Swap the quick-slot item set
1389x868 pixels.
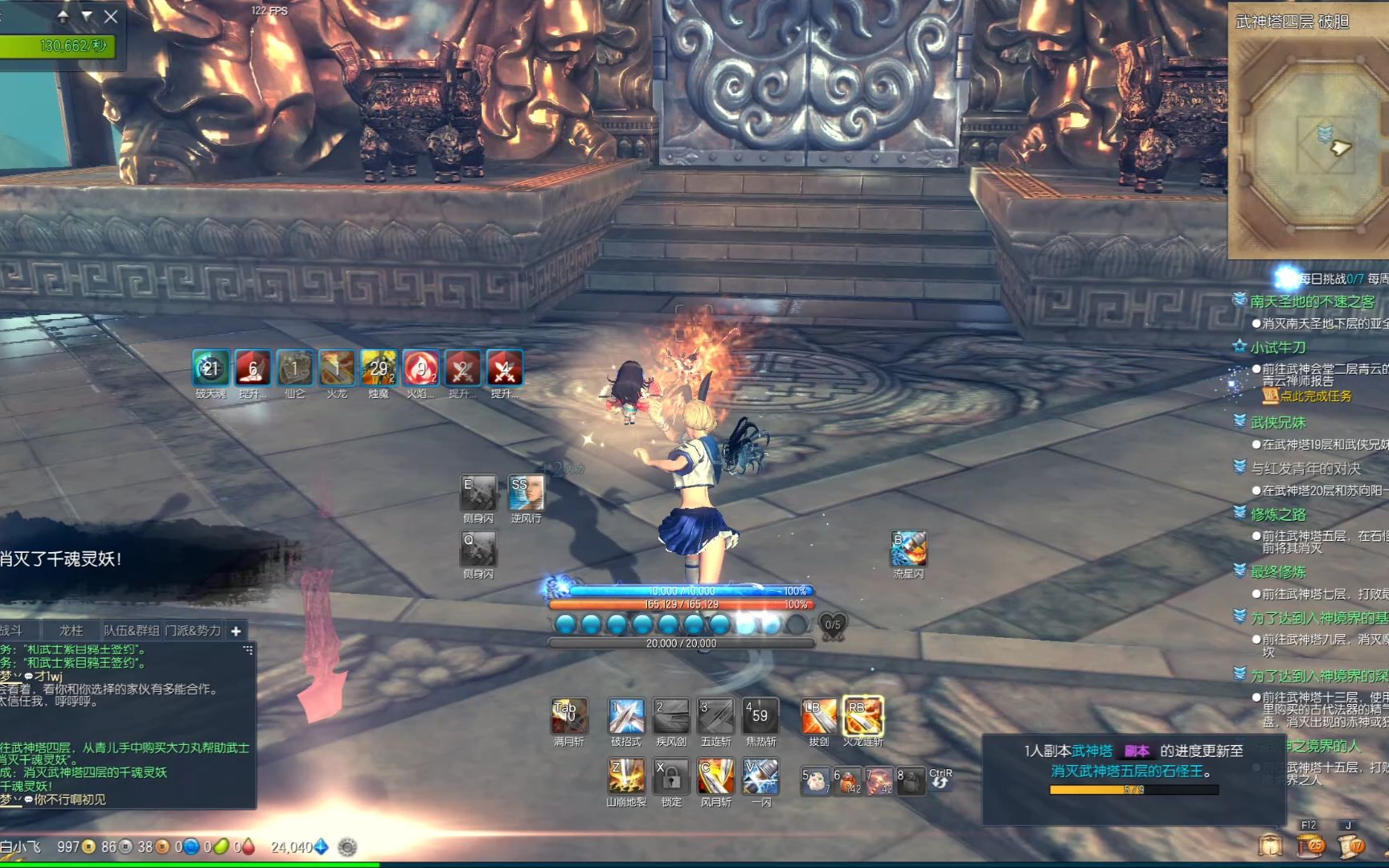coord(940,779)
